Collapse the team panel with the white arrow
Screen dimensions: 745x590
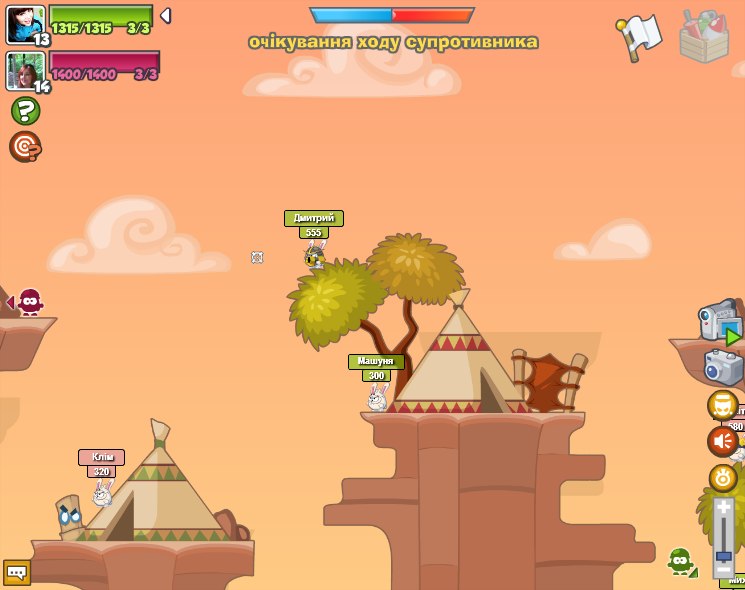click(x=166, y=15)
